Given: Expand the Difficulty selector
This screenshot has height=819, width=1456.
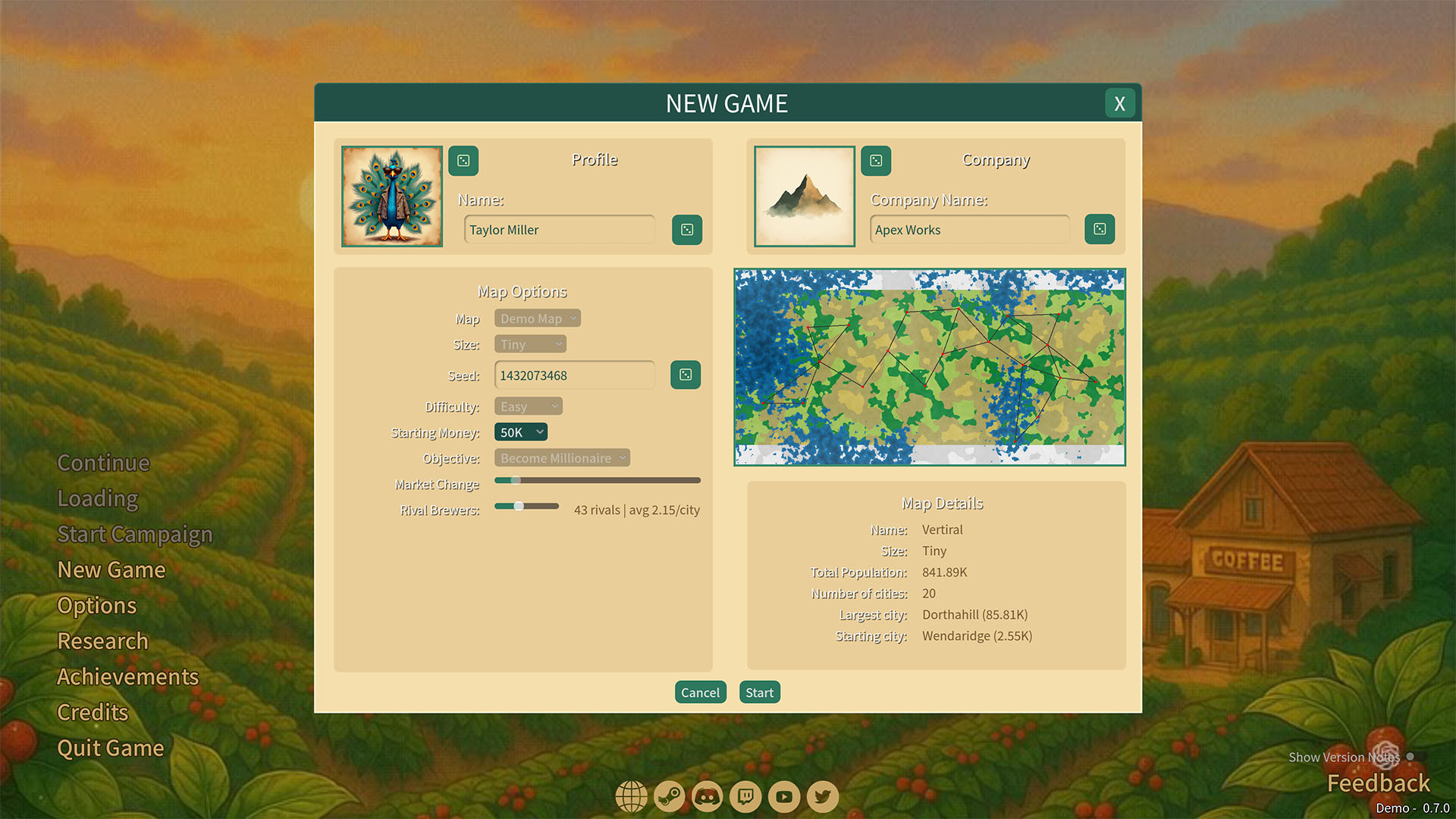Looking at the screenshot, I should tap(528, 406).
